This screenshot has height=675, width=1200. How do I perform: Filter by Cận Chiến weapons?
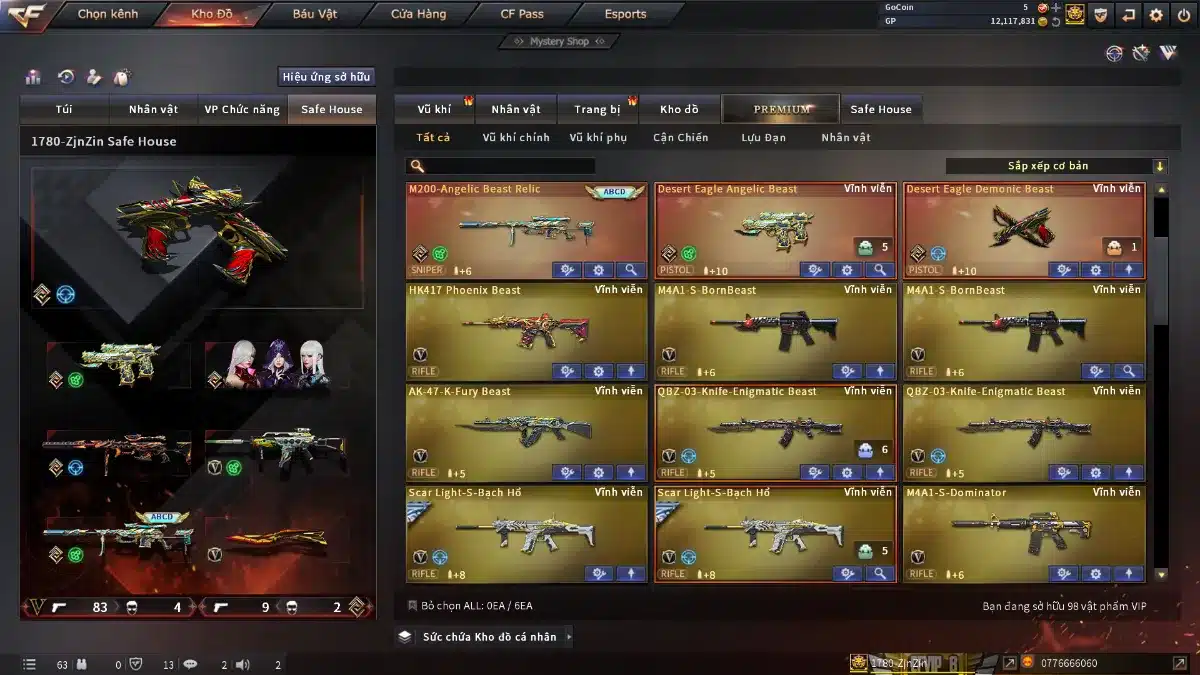pyautogui.click(x=680, y=138)
